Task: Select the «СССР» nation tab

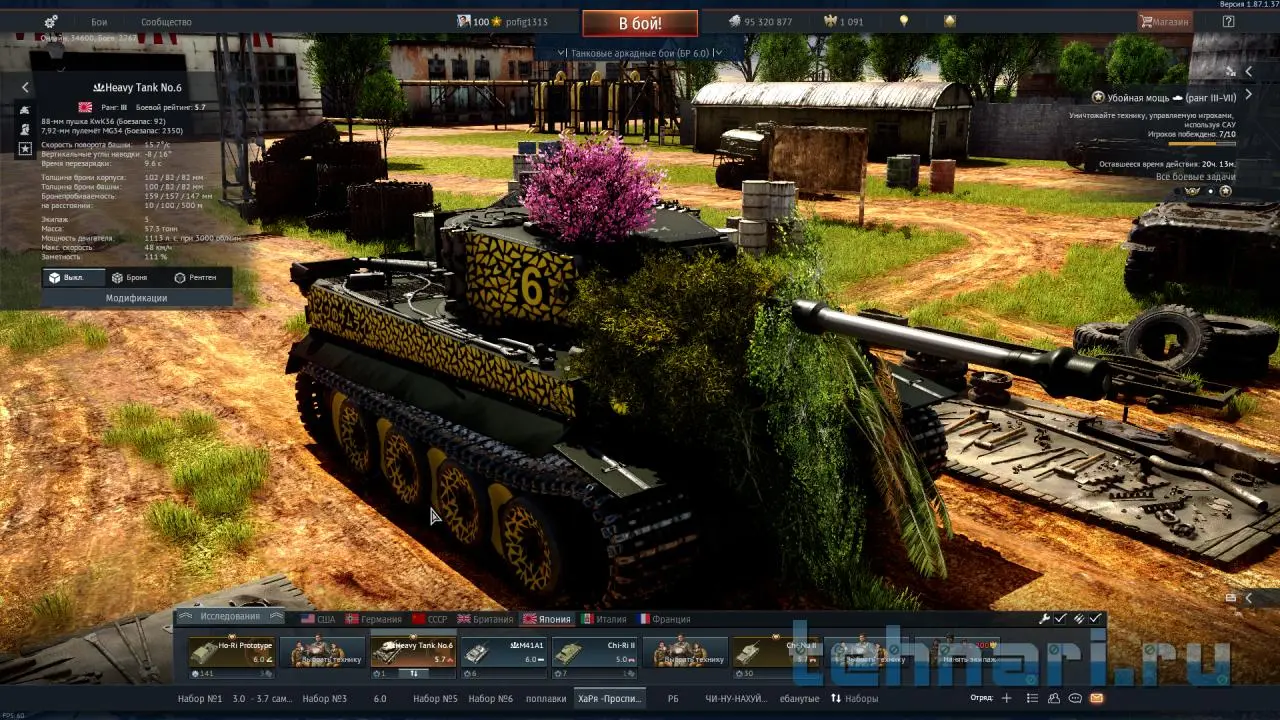Action: click(430, 619)
